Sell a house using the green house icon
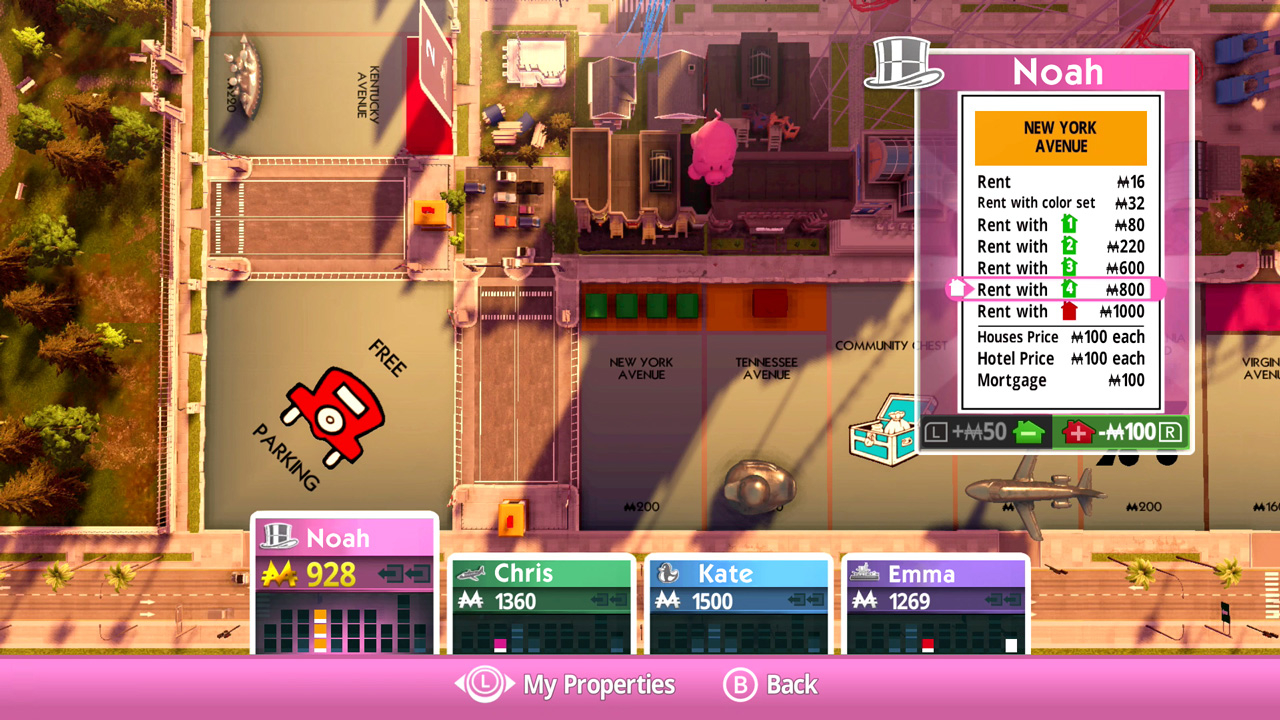This screenshot has width=1280, height=720. point(1031,432)
